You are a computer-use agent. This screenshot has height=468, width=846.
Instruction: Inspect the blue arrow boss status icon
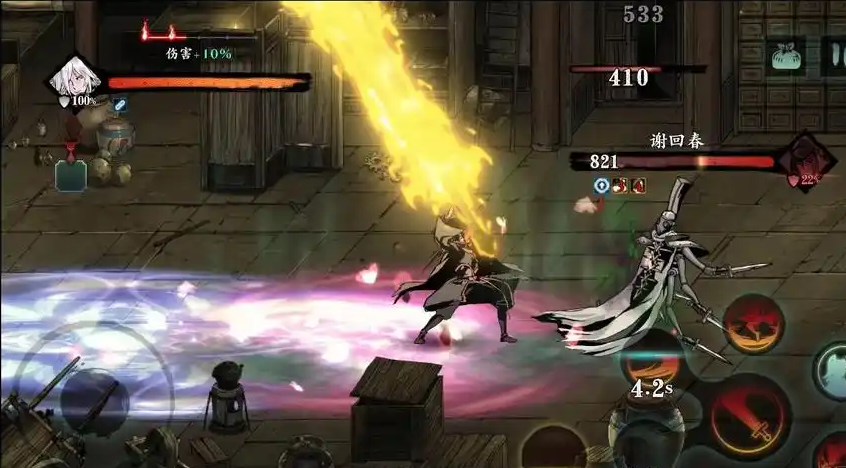point(600,185)
